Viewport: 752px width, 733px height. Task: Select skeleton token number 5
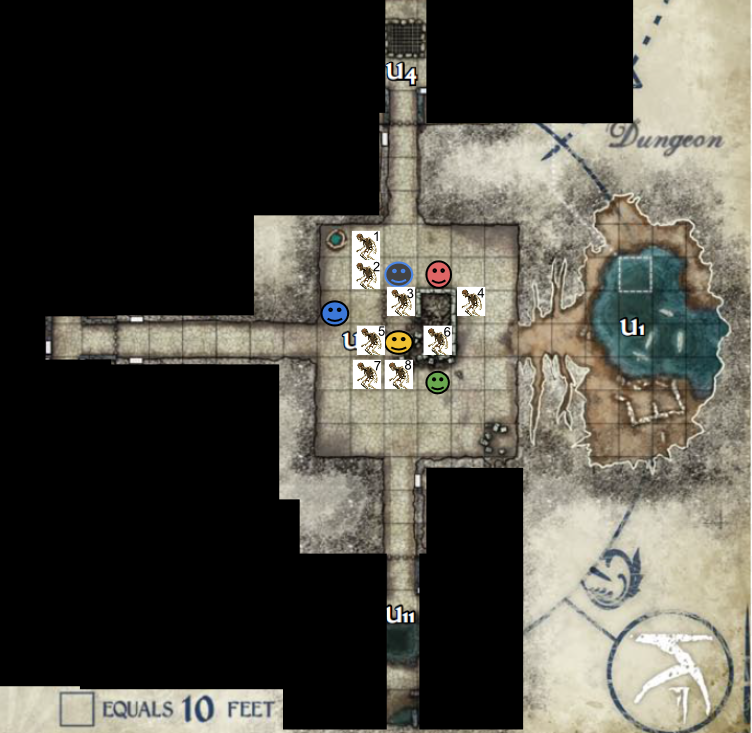coord(371,340)
